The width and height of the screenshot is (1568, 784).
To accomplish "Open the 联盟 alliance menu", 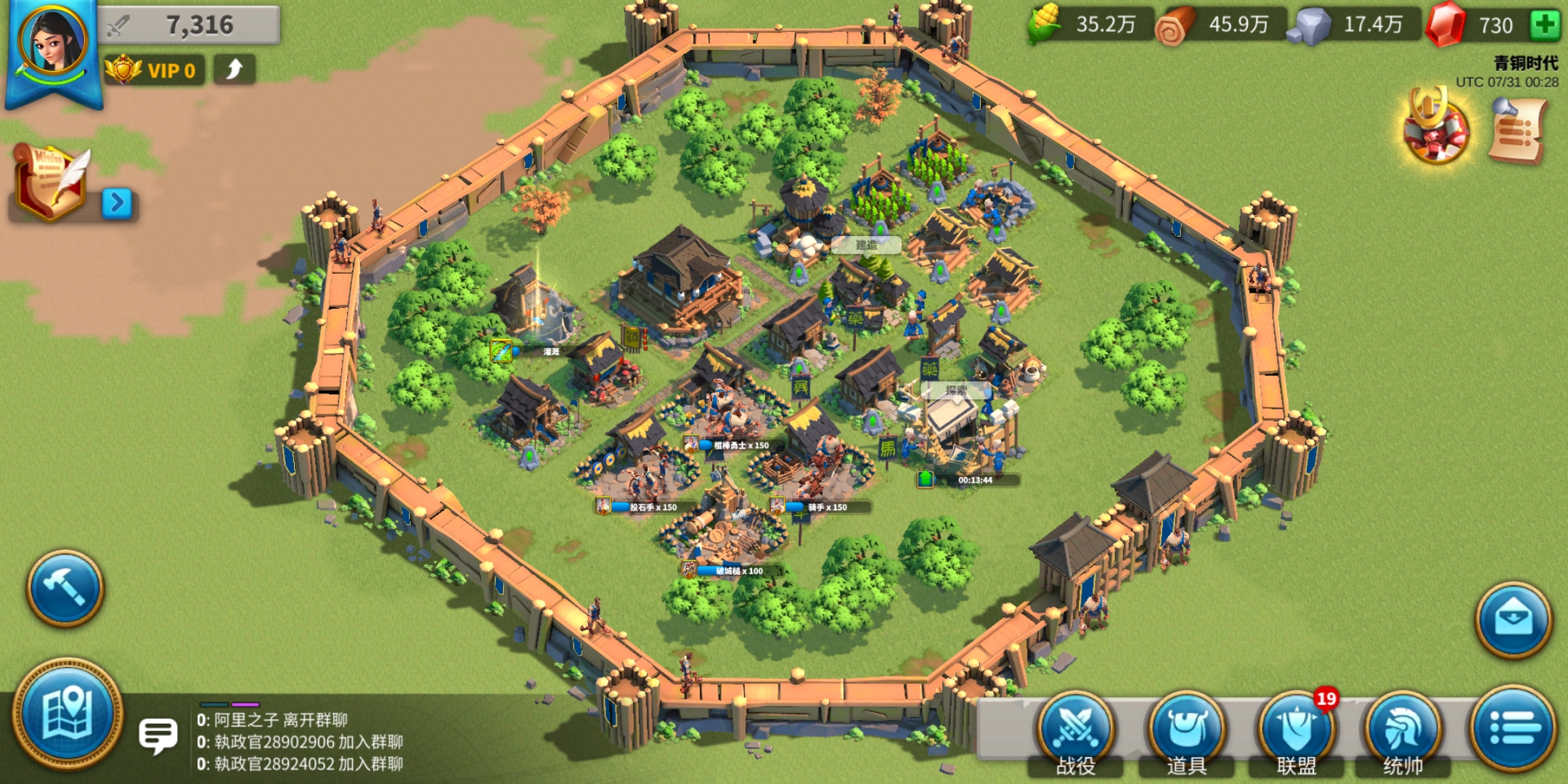I will pos(1296,732).
